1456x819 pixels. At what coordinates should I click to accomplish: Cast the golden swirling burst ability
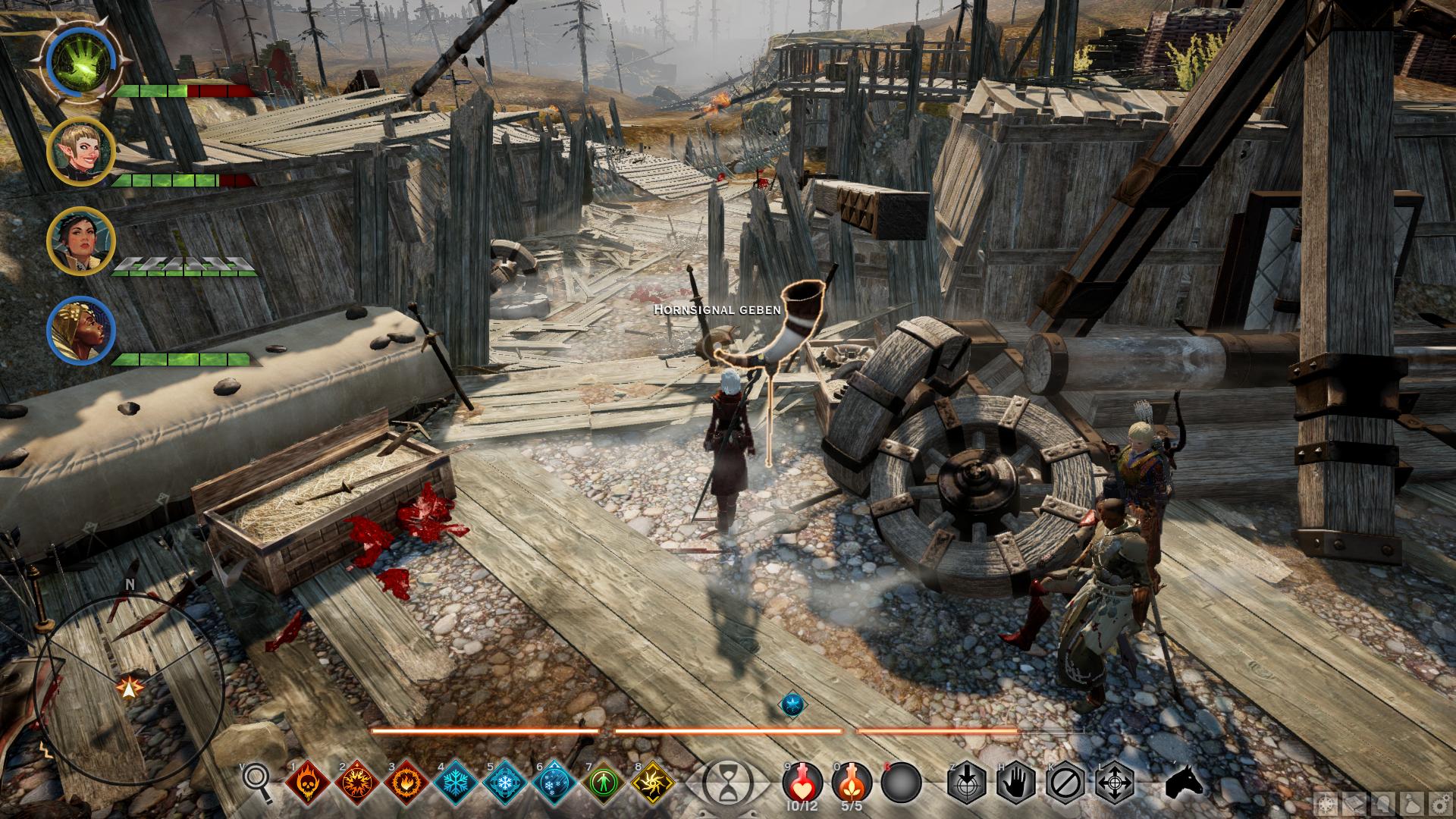pos(653,781)
